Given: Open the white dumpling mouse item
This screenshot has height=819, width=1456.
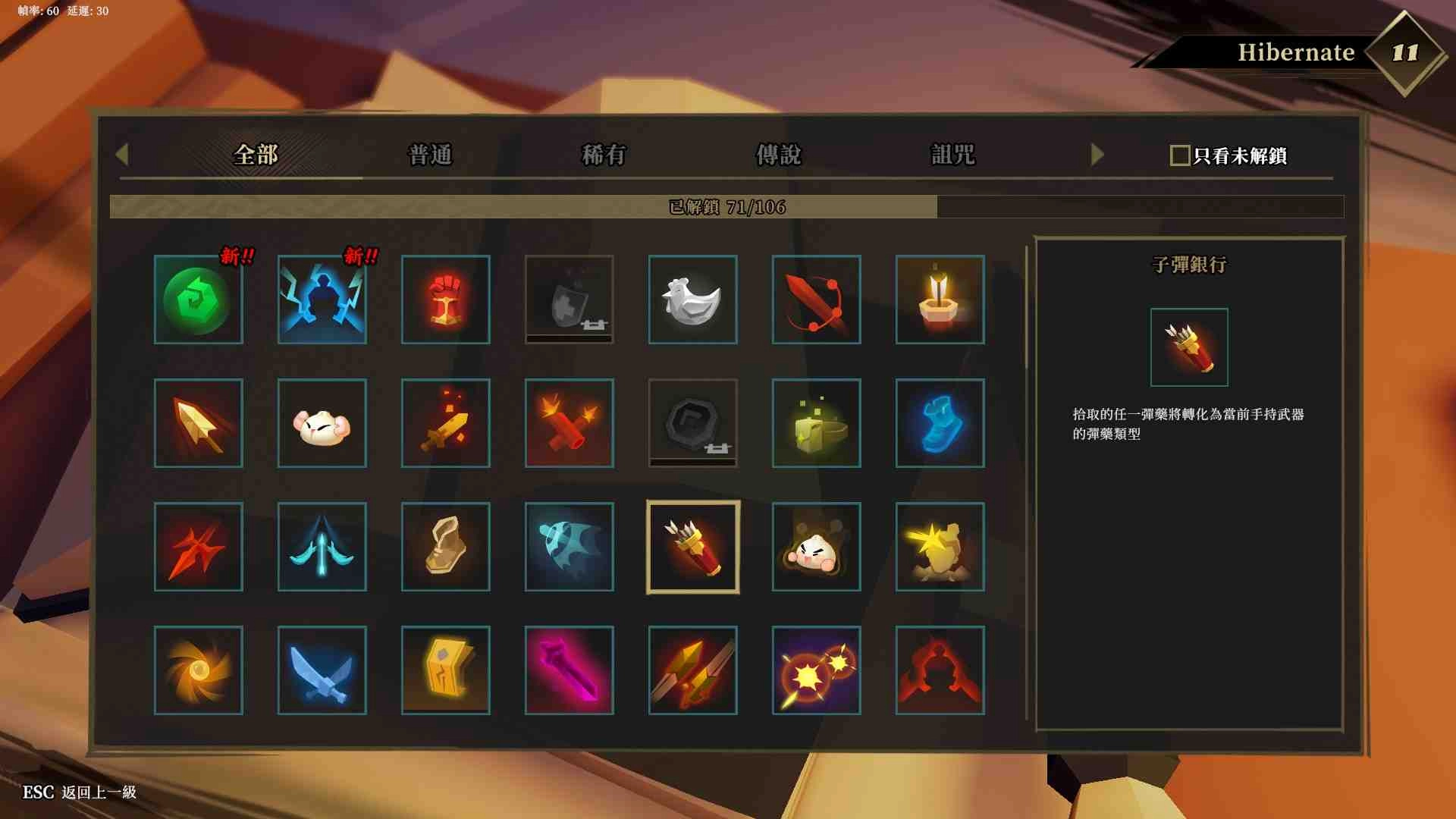Looking at the screenshot, I should click(322, 422).
